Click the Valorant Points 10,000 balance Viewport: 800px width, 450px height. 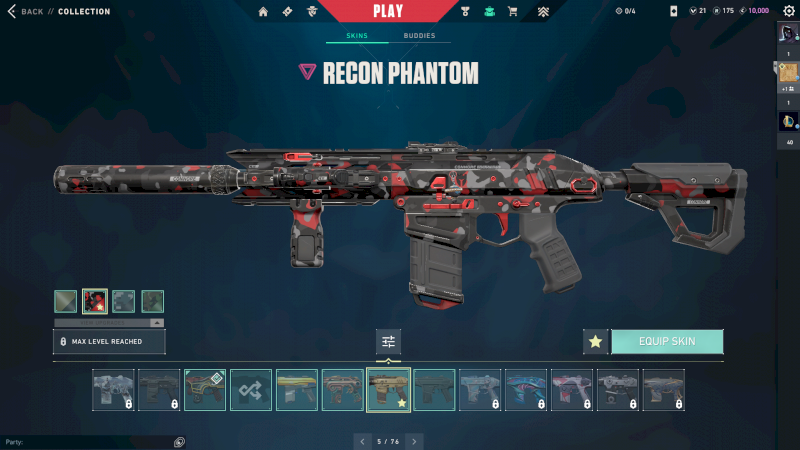coord(754,11)
